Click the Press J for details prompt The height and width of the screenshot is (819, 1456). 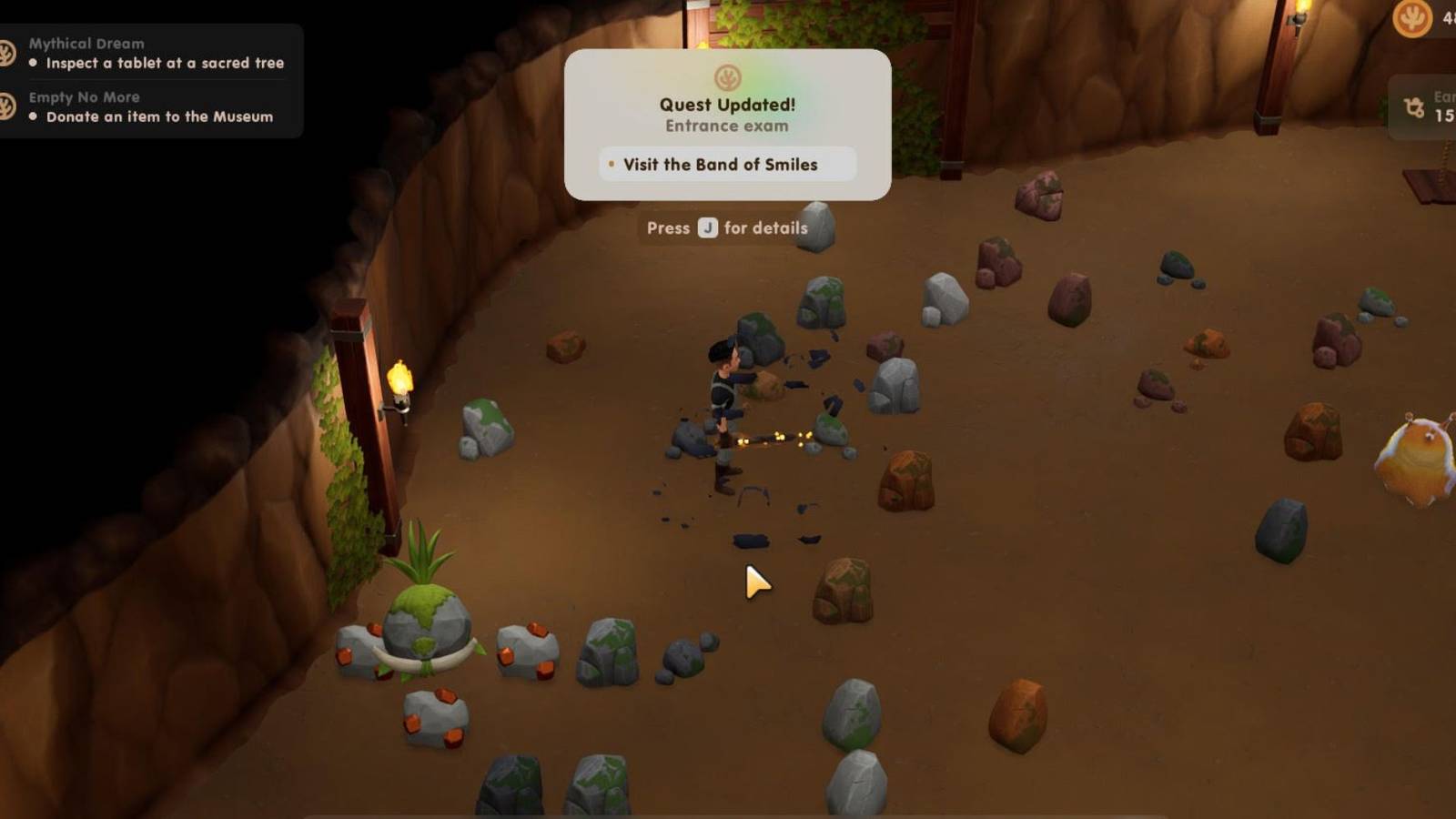point(728,228)
